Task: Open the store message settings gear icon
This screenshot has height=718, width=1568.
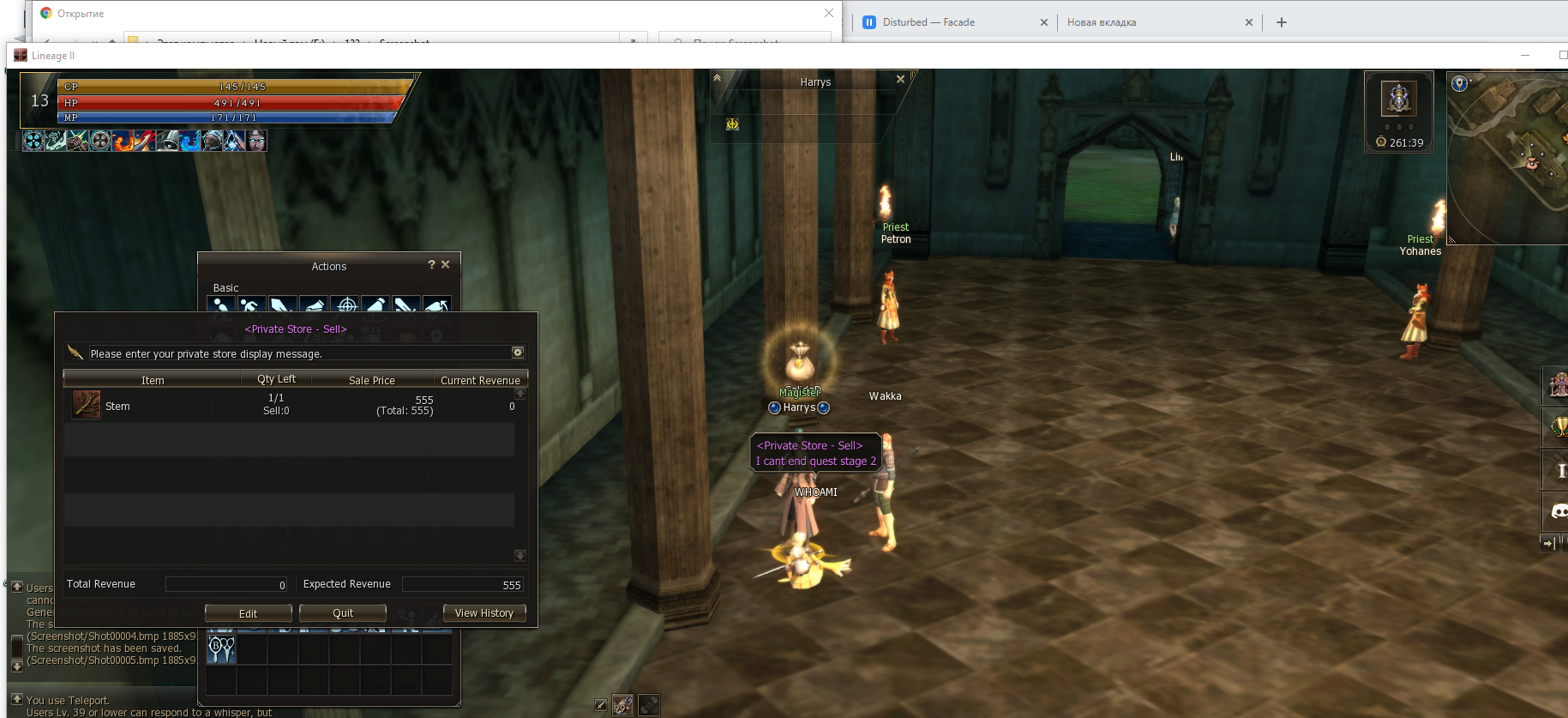Action: (x=518, y=353)
